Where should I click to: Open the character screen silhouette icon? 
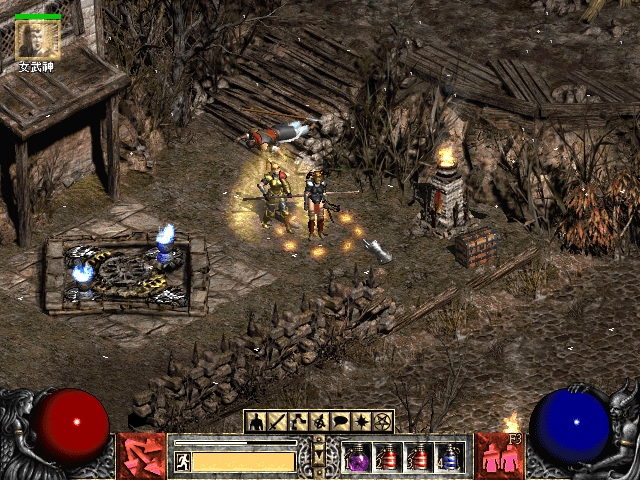tap(257, 421)
